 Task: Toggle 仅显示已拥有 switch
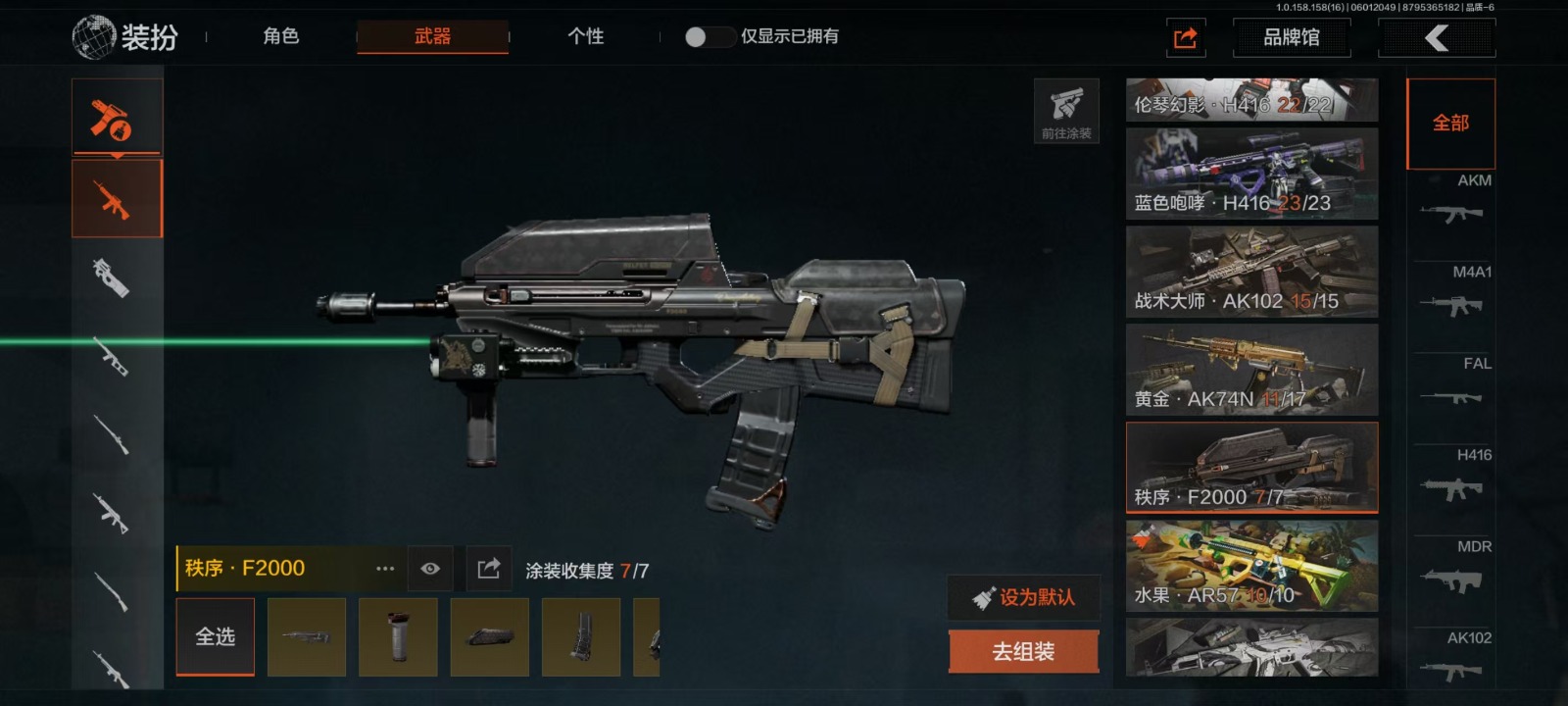coord(709,37)
